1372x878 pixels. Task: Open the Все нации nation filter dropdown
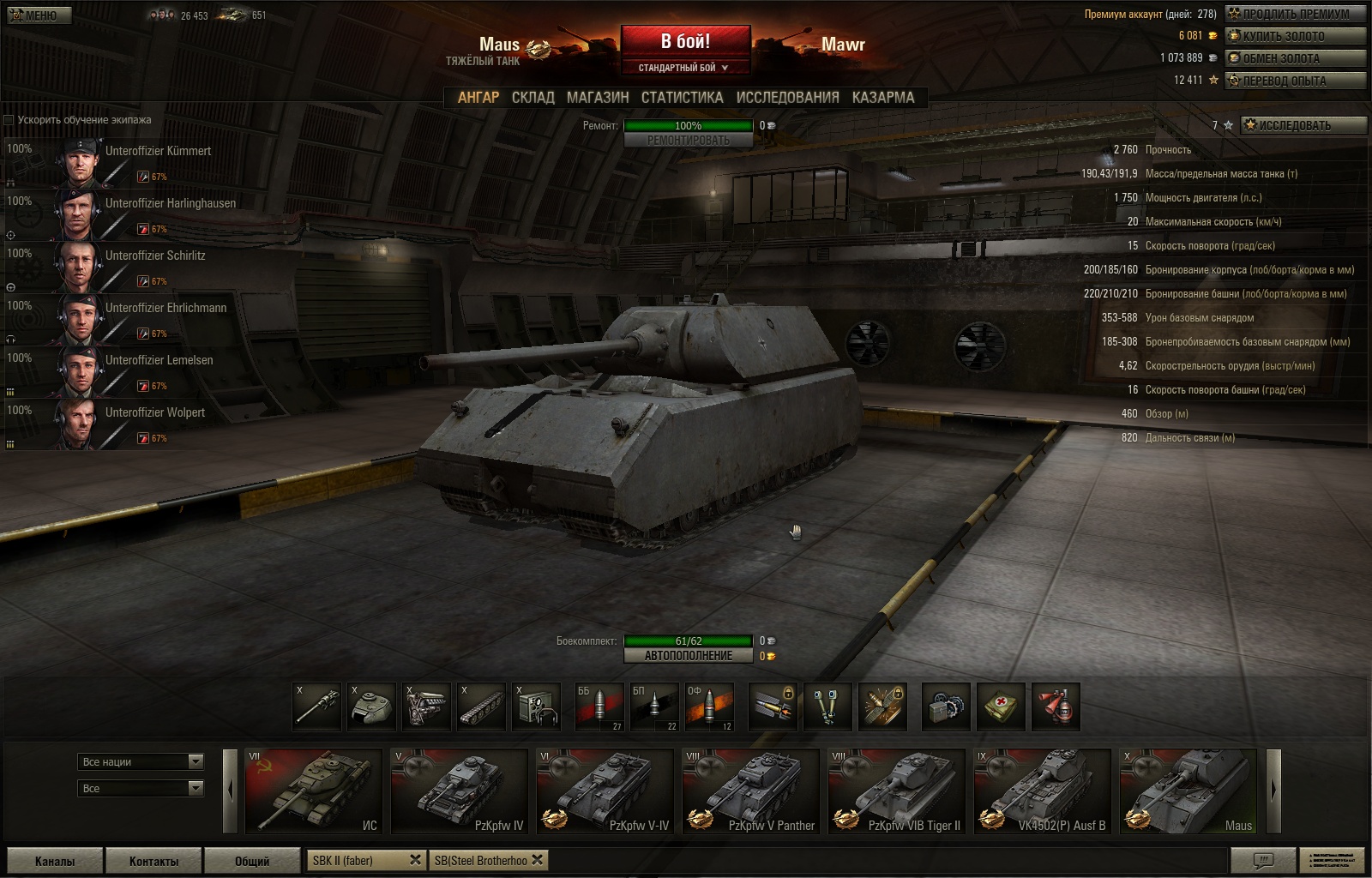141,761
